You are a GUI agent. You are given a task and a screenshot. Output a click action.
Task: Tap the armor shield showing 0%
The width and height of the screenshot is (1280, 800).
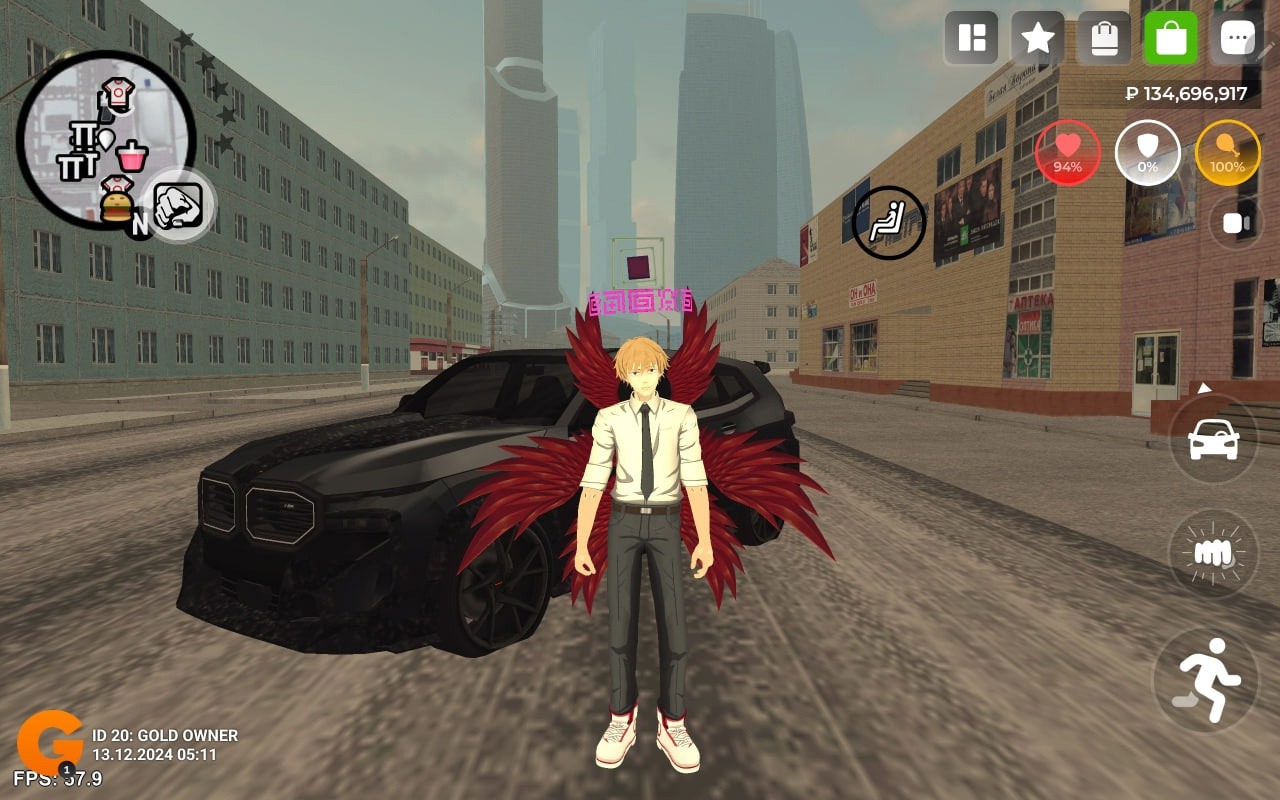pyautogui.click(x=1148, y=153)
